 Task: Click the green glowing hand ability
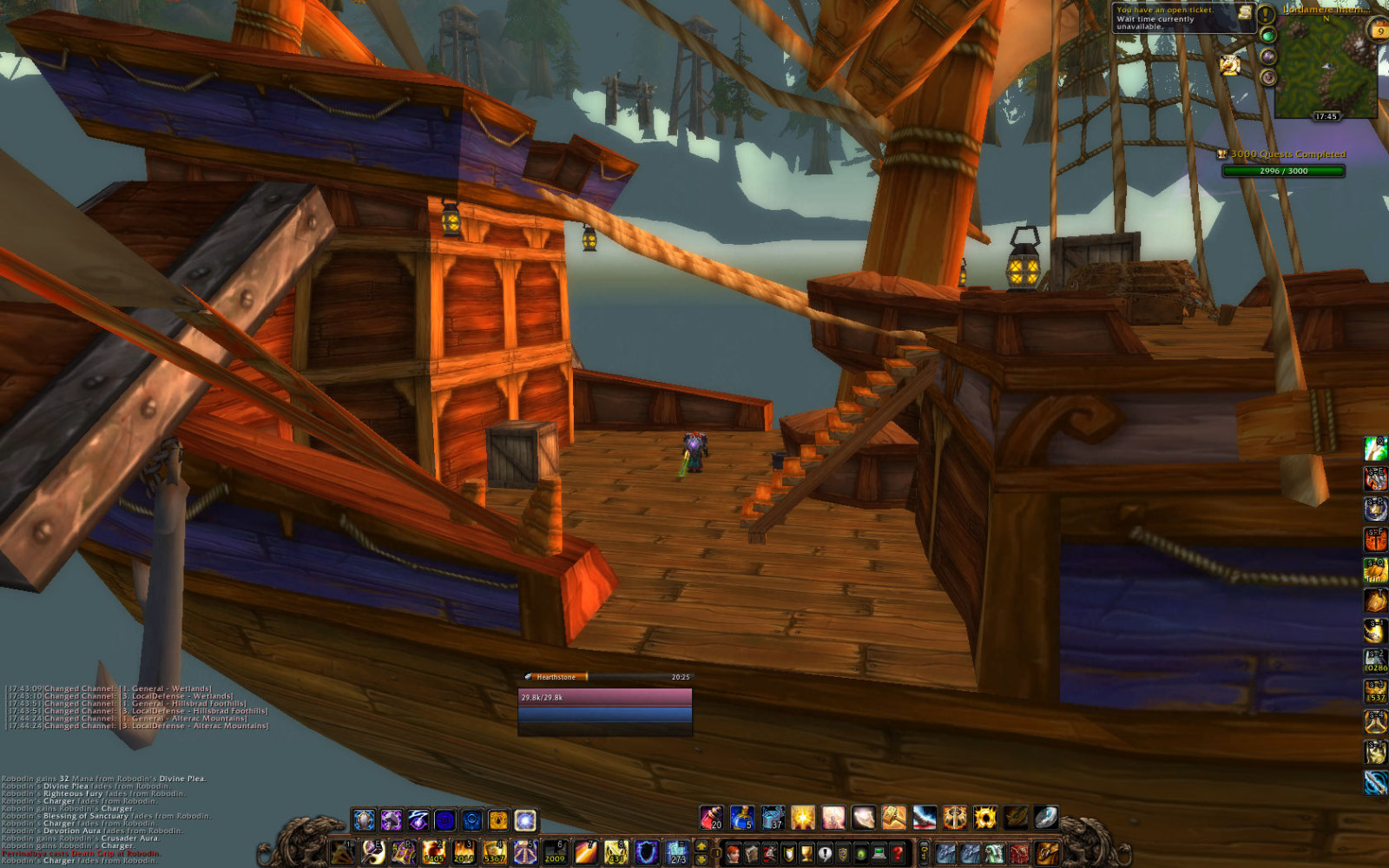(x=1375, y=448)
